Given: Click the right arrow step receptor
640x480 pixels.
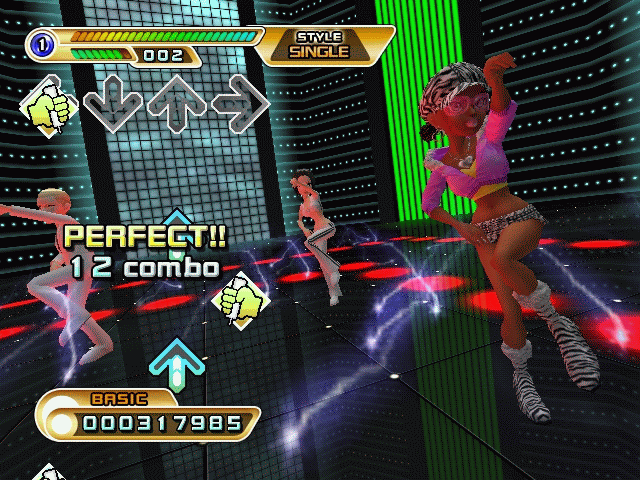Looking at the screenshot, I should [x=240, y=103].
